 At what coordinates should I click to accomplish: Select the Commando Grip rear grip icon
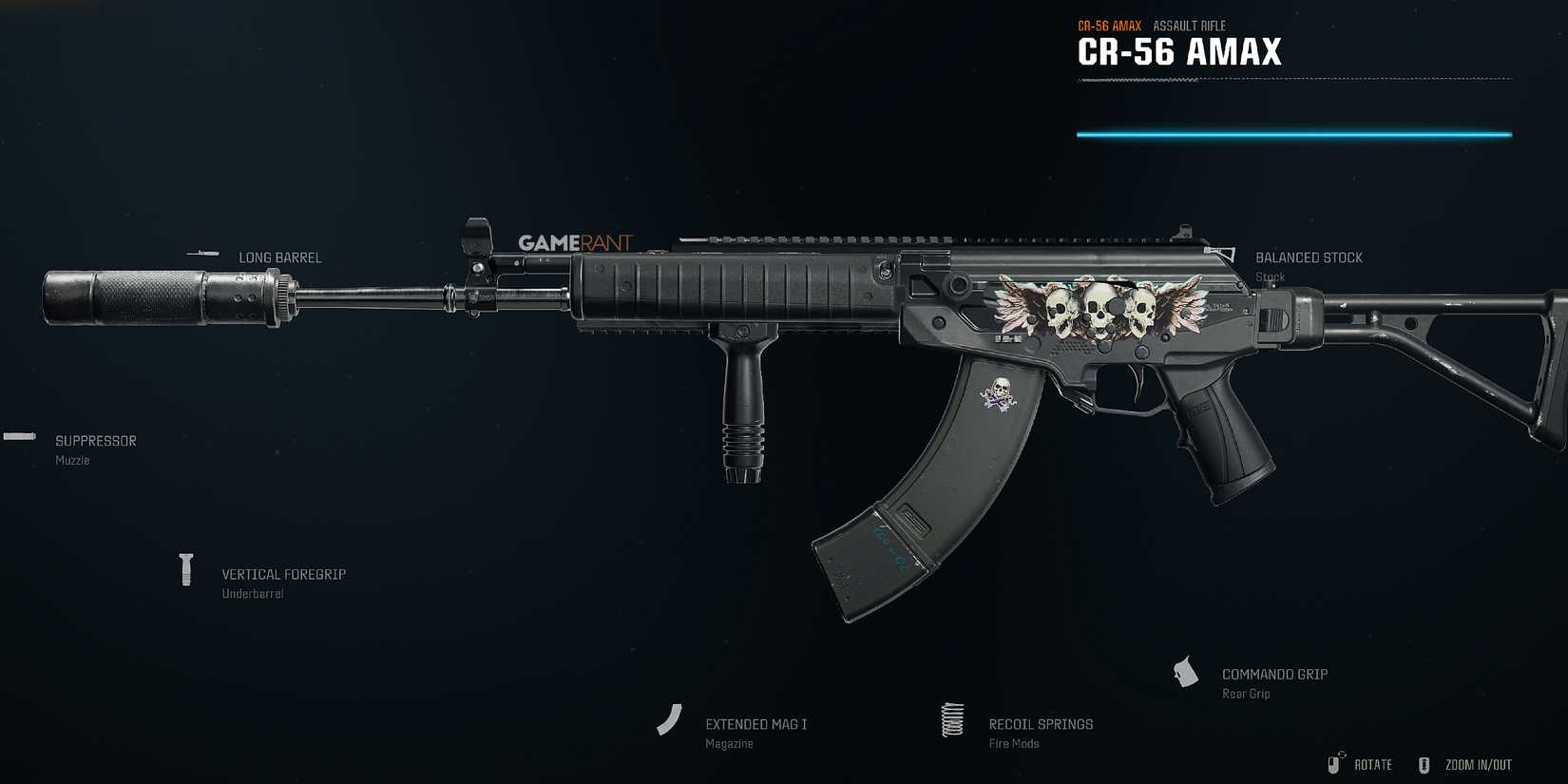click(x=1187, y=672)
